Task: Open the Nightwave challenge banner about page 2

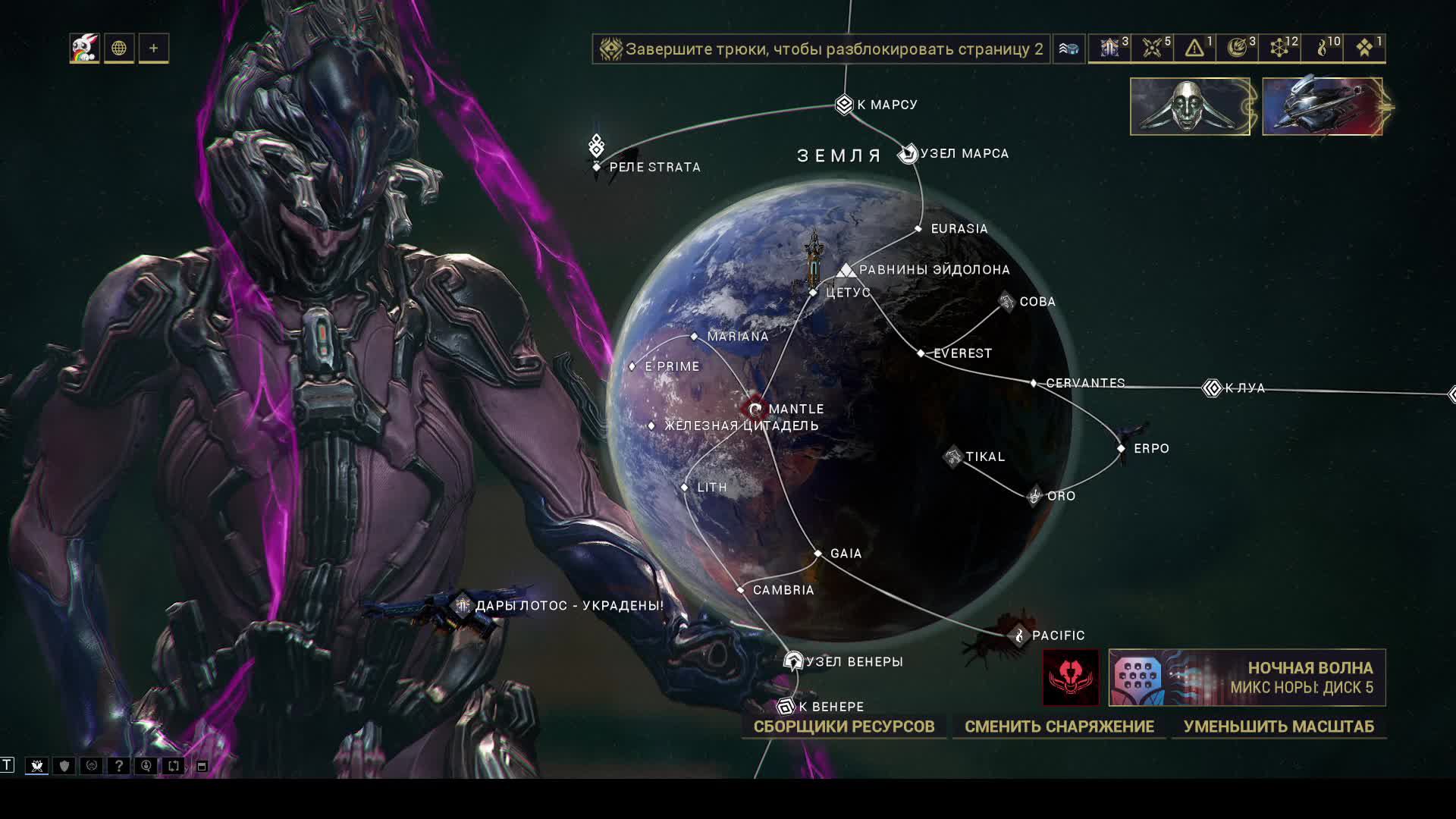Action: pyautogui.click(x=821, y=49)
